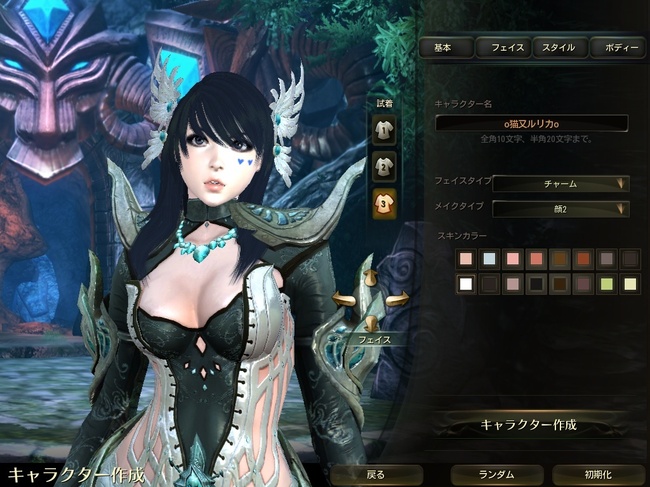Select the スタイル tab
Viewport: 650px width, 487px height.
click(559, 47)
